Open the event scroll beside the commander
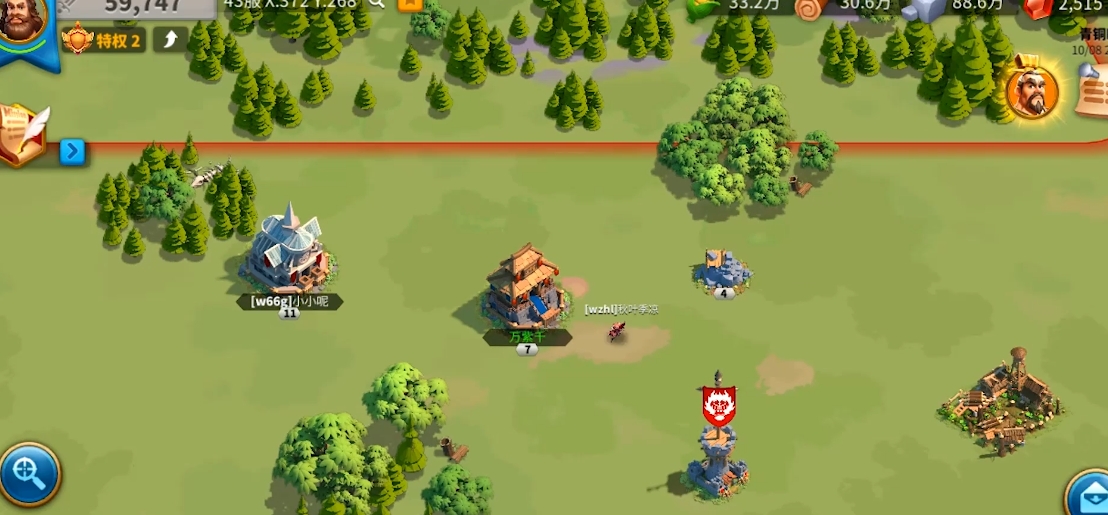 [1091, 90]
